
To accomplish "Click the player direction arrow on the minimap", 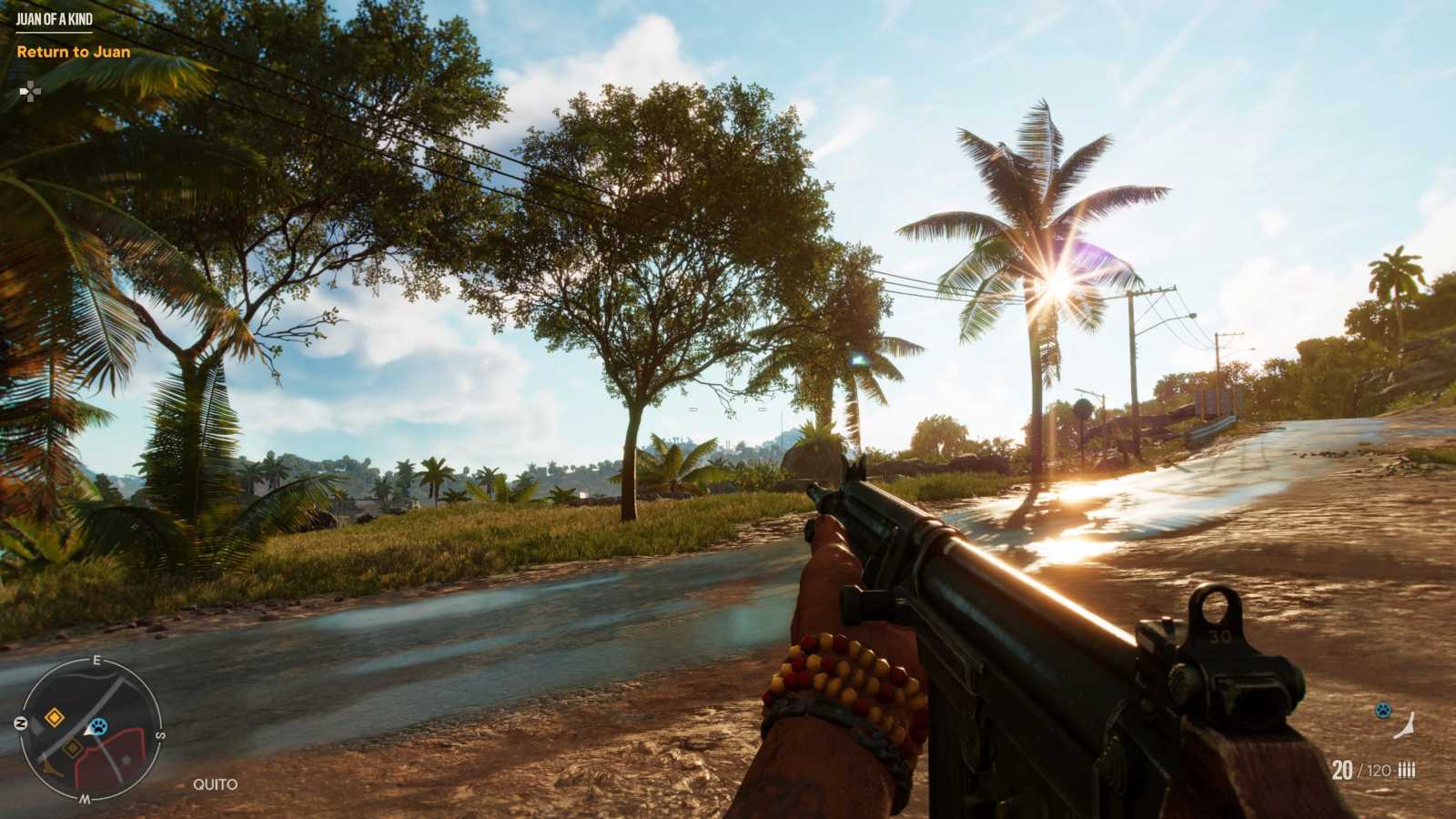I will (88, 732).
